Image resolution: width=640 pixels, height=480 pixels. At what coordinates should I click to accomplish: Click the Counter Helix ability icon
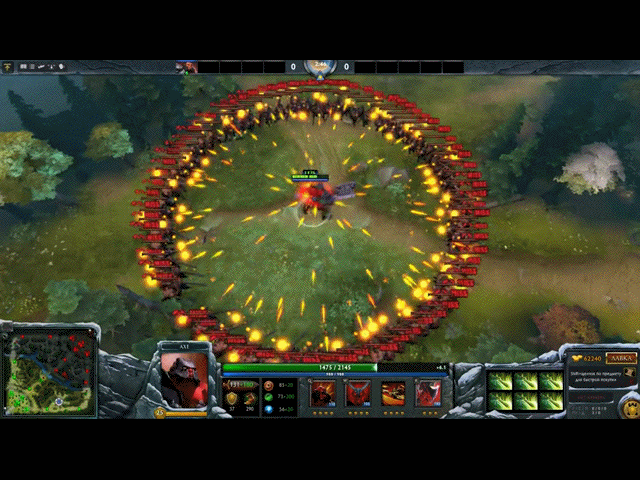[393, 394]
